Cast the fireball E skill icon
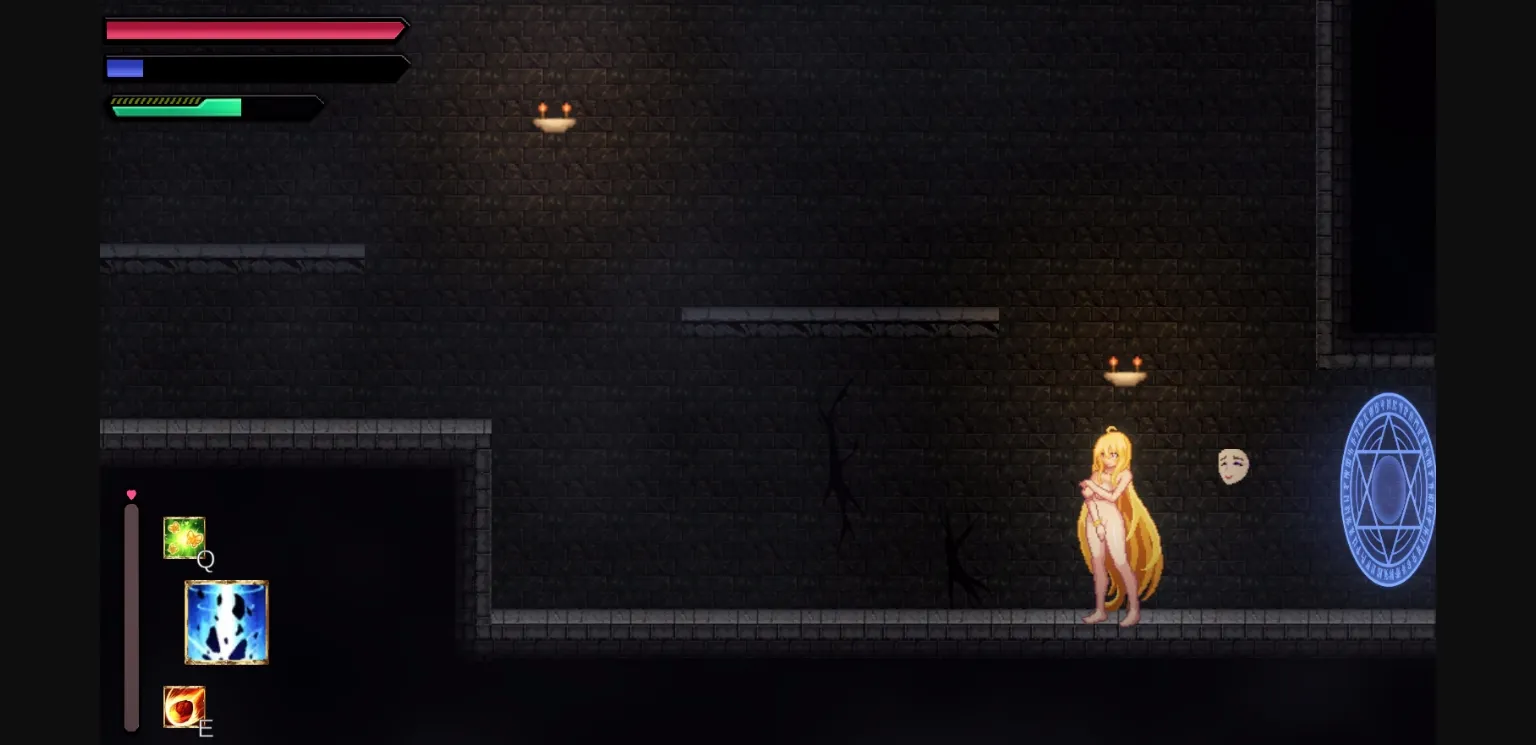This screenshot has height=745, width=1536. (184, 707)
